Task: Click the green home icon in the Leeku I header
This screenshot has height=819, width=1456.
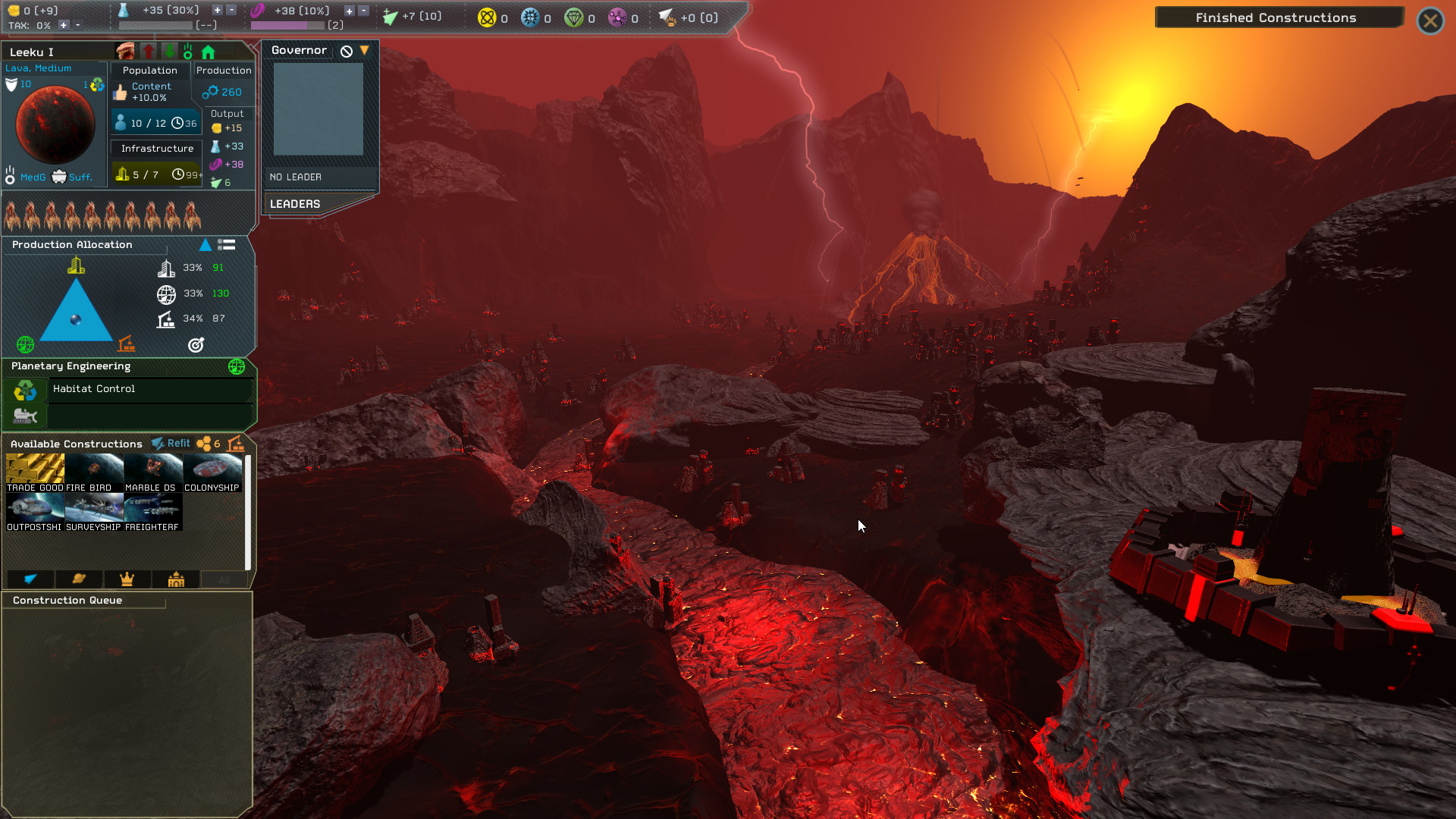Action: [x=209, y=51]
